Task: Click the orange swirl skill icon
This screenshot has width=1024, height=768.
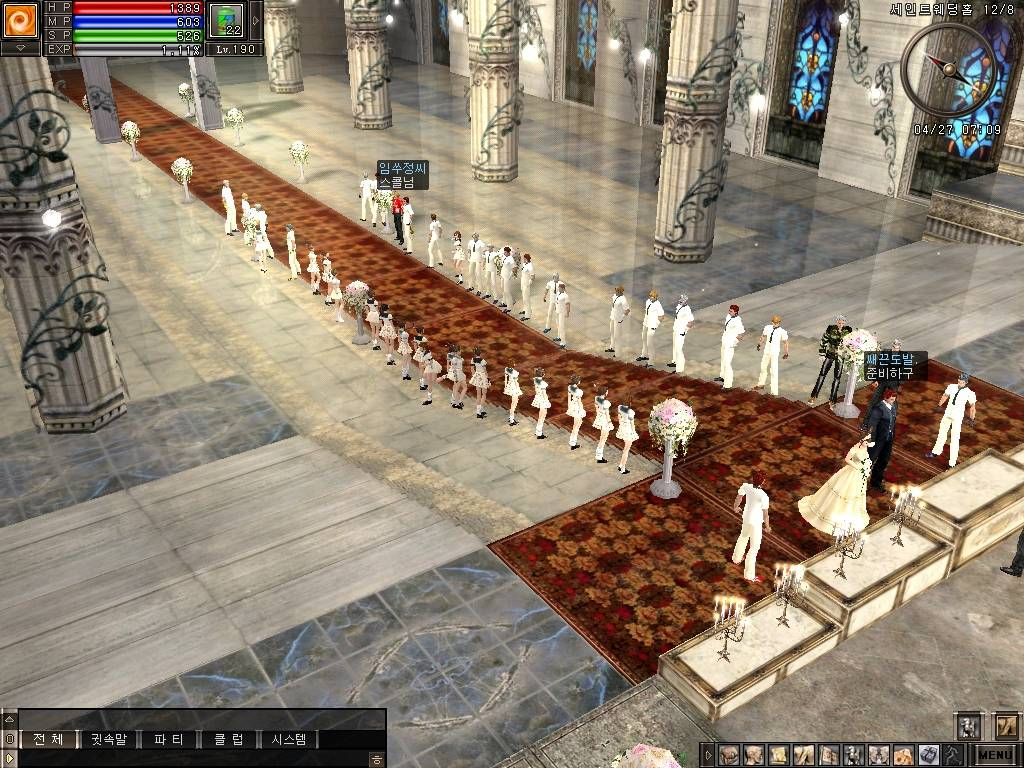Action: point(20,19)
